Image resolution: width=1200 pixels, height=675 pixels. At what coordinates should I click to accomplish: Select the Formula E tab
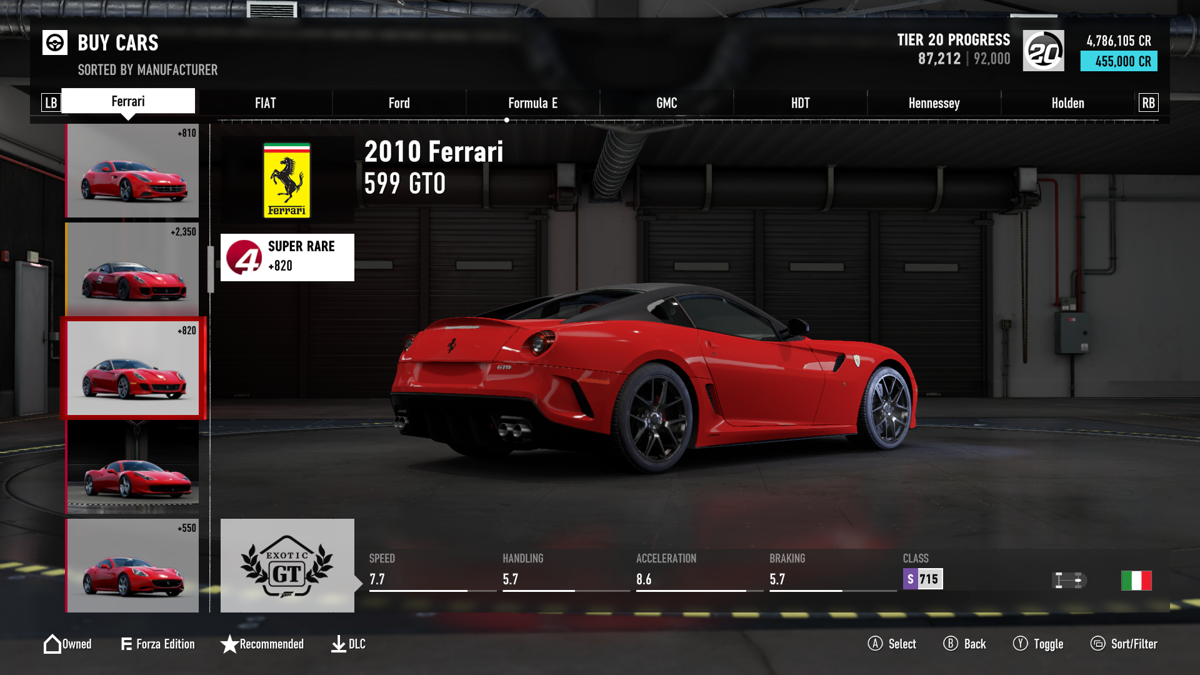[x=533, y=103]
